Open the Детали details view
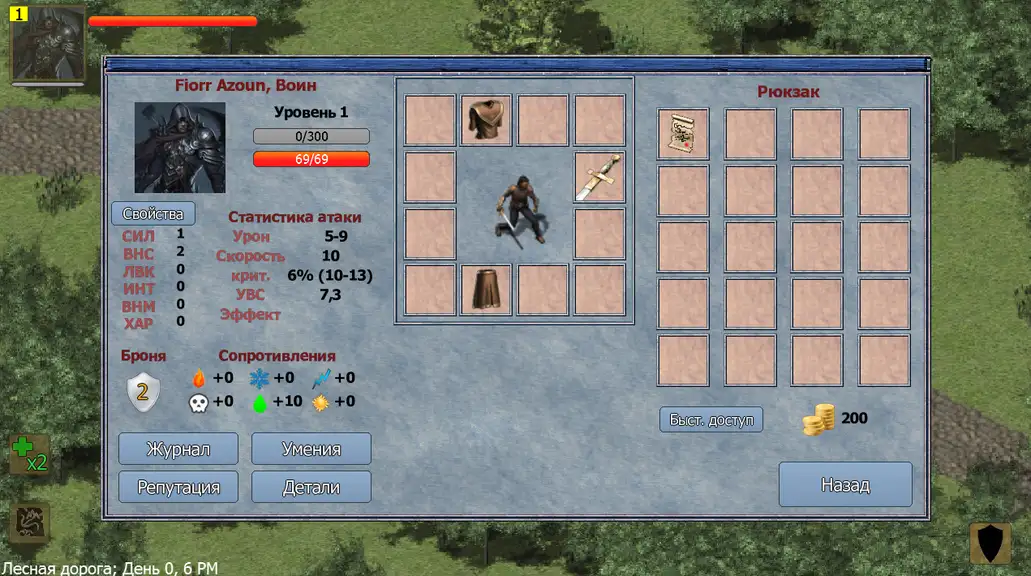The image size is (1031, 576). tap(311, 487)
